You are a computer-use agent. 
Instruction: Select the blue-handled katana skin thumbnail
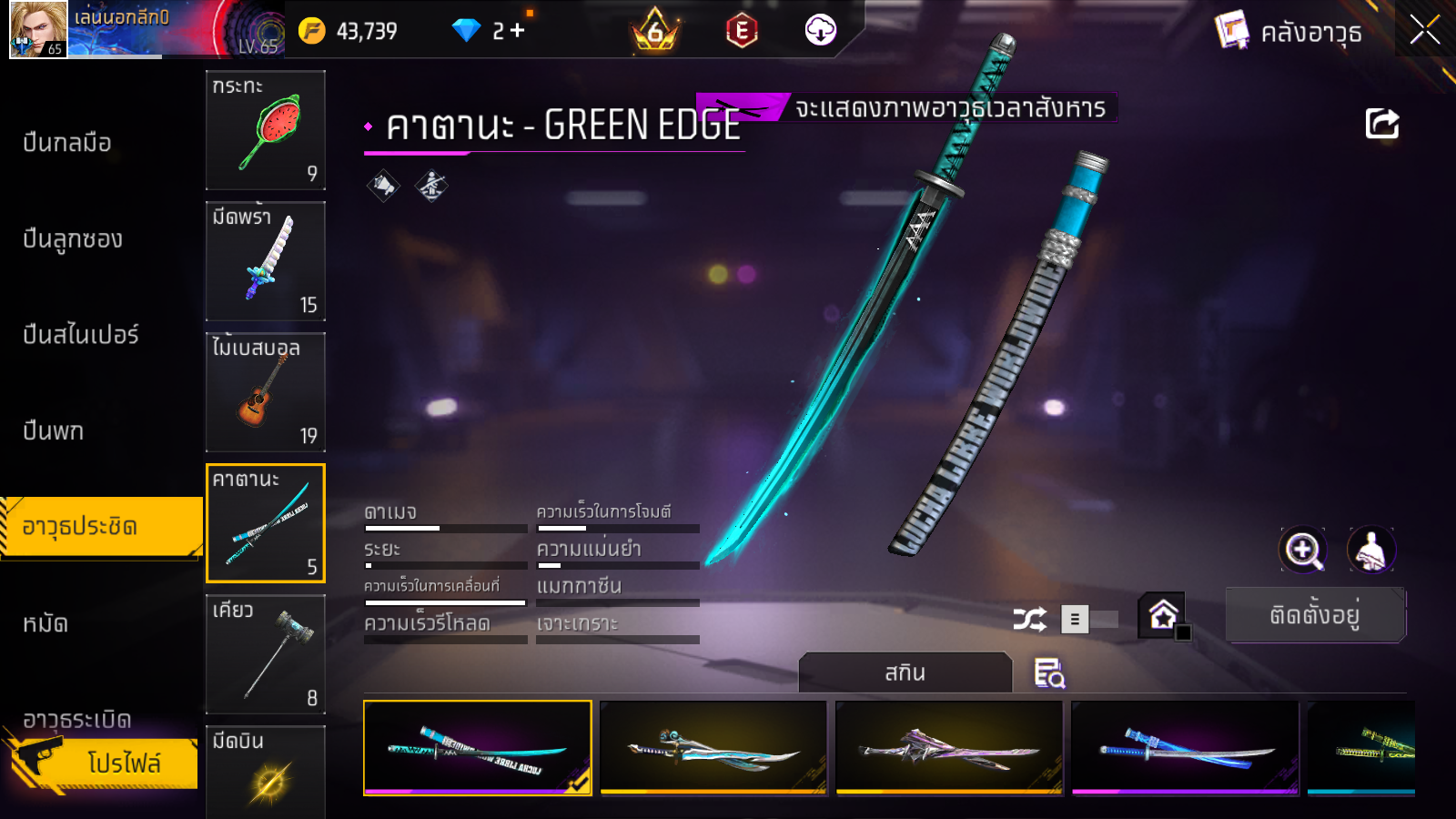[x=1185, y=748]
